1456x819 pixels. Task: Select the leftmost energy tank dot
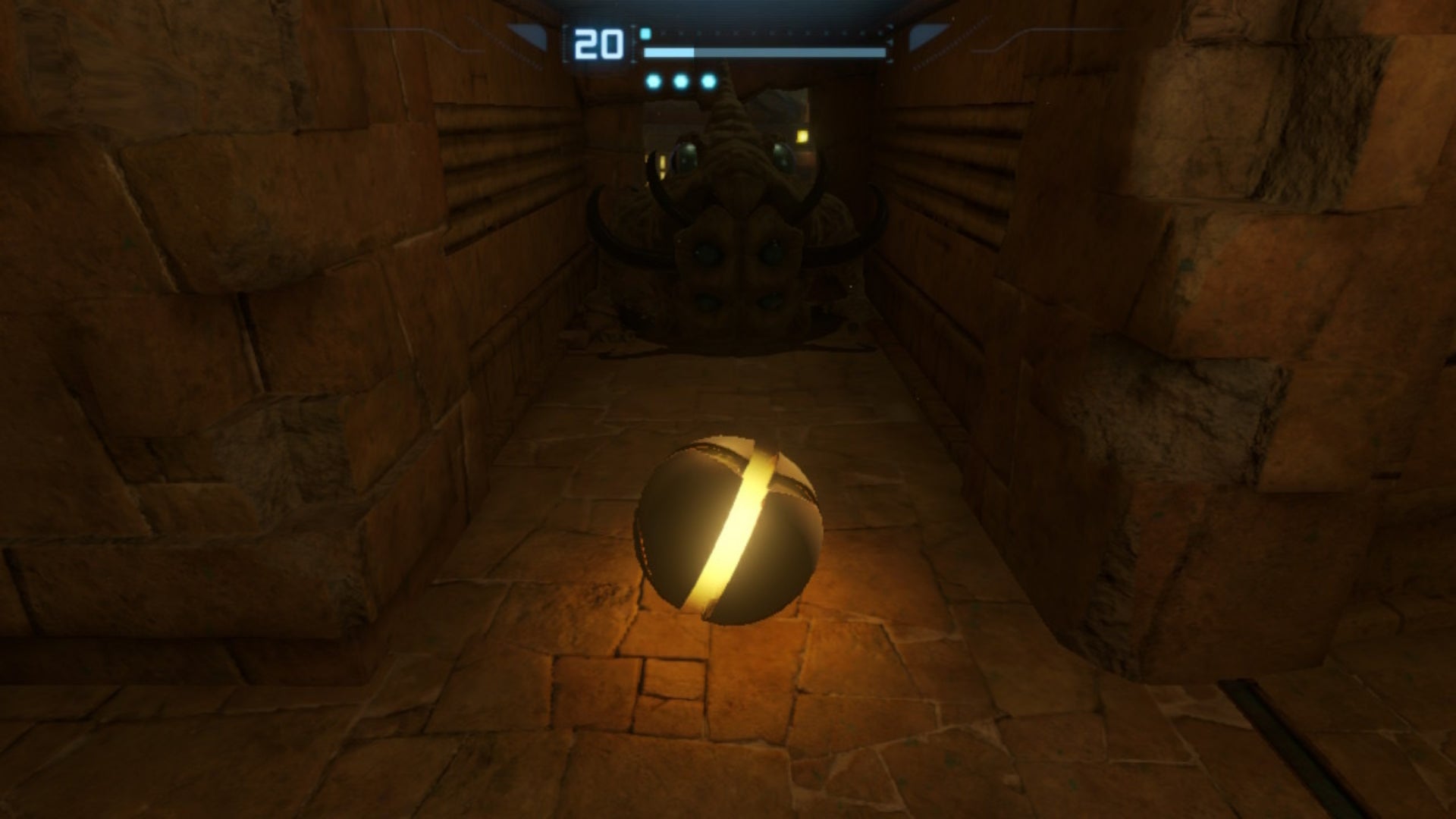click(x=654, y=80)
